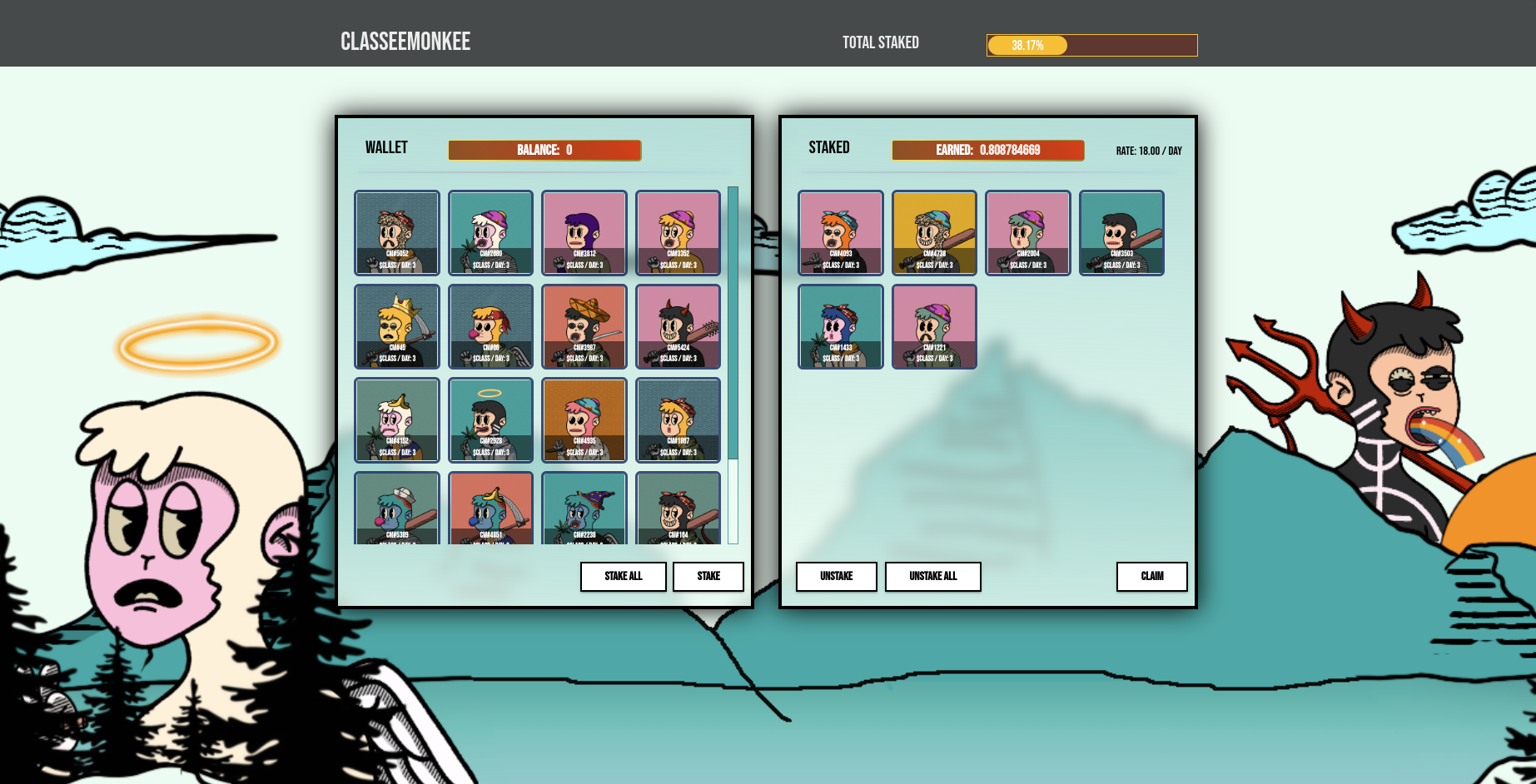This screenshot has width=1536, height=784.
Task: Choose staked monkey CM#4738 on yellow background
Action: click(x=934, y=232)
